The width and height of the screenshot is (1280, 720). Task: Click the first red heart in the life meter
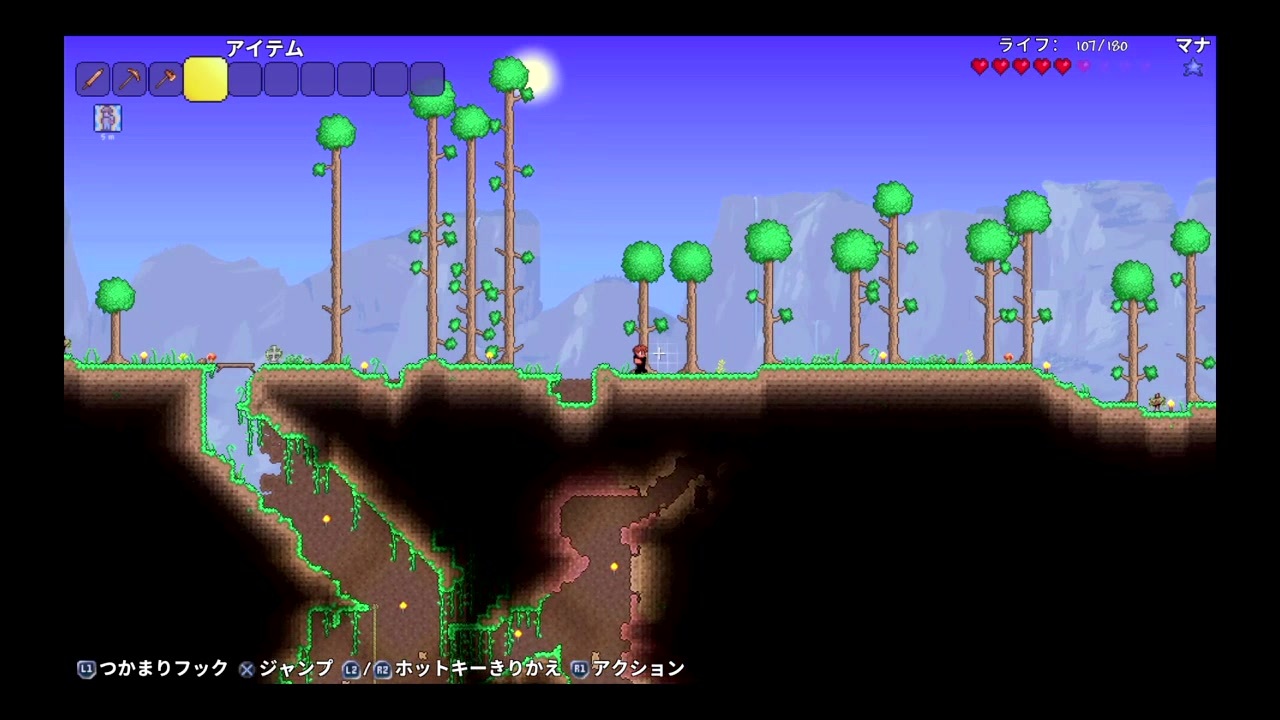pos(979,66)
